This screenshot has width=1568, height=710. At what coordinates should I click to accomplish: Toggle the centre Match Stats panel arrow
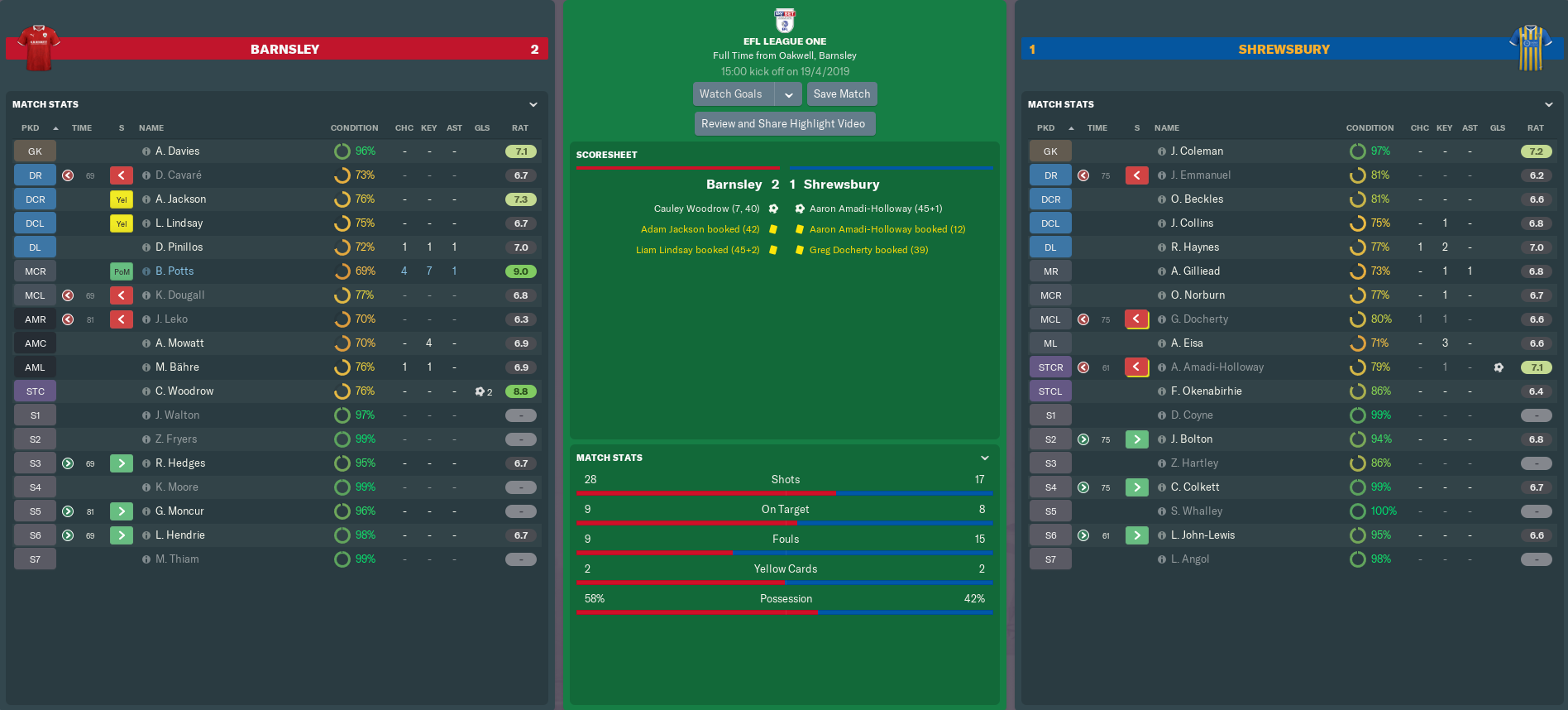[x=985, y=458]
